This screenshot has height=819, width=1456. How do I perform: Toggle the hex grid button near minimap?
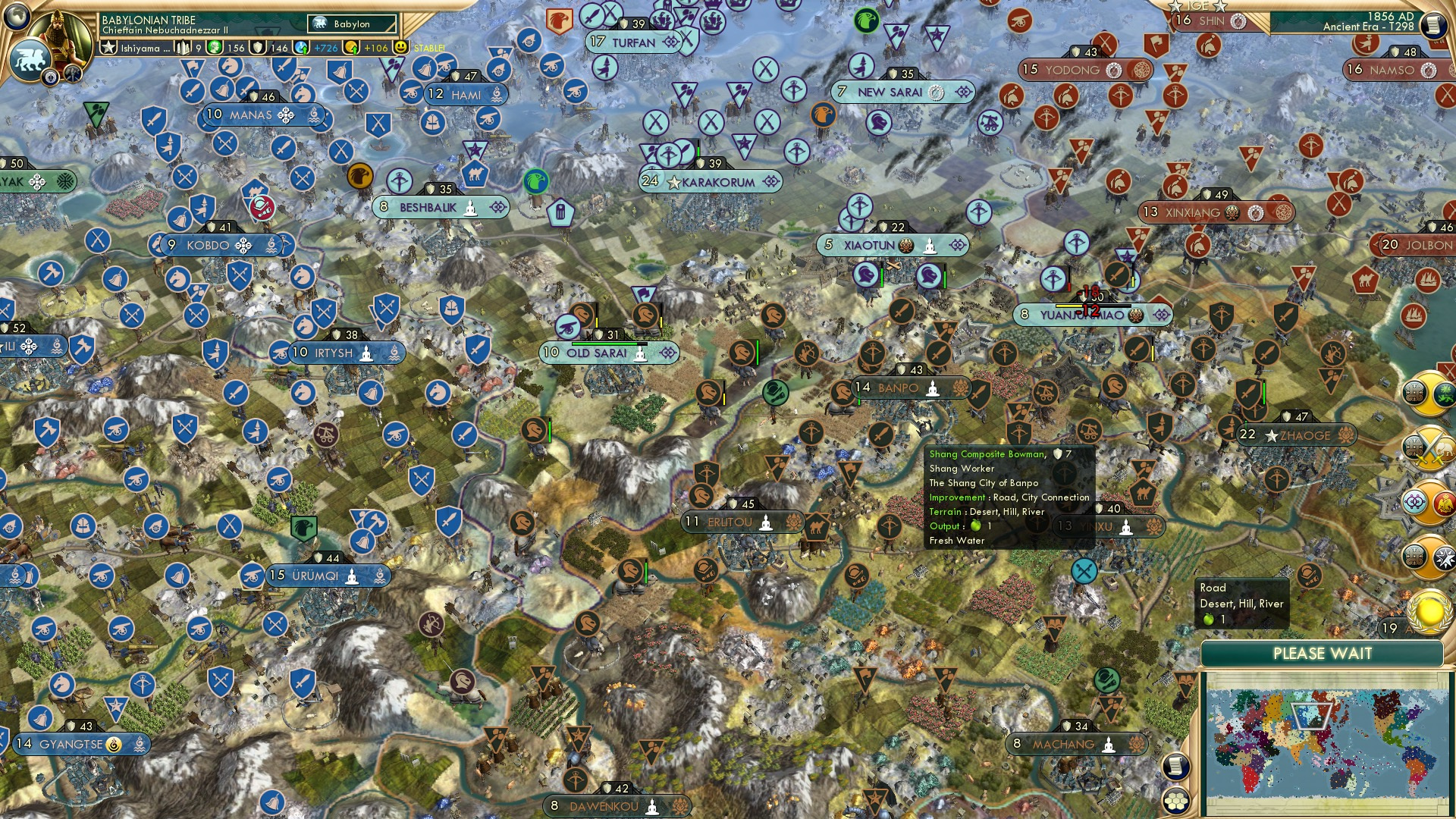[x=1175, y=801]
